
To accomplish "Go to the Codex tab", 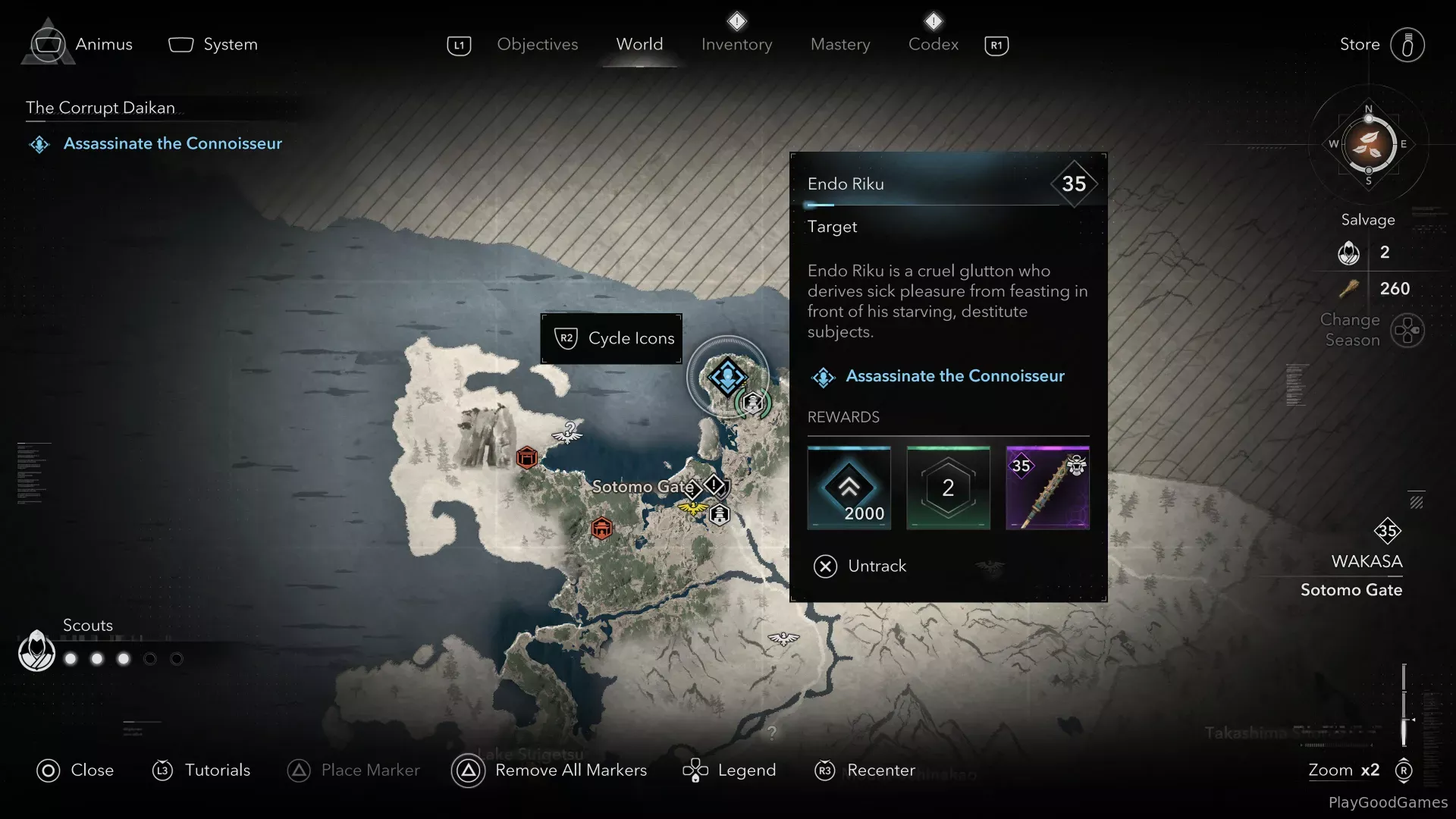I will pos(933,45).
